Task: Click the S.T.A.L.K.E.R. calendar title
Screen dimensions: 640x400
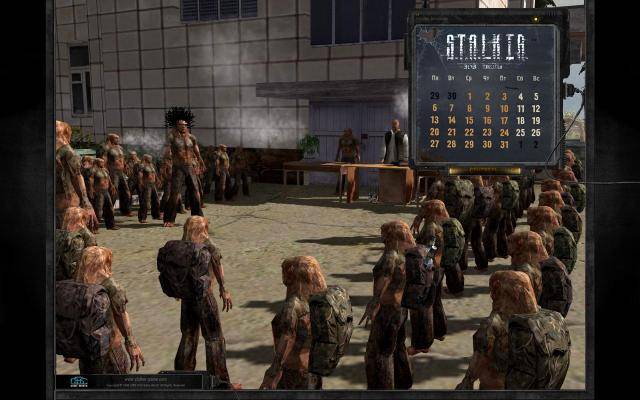Action: click(485, 45)
